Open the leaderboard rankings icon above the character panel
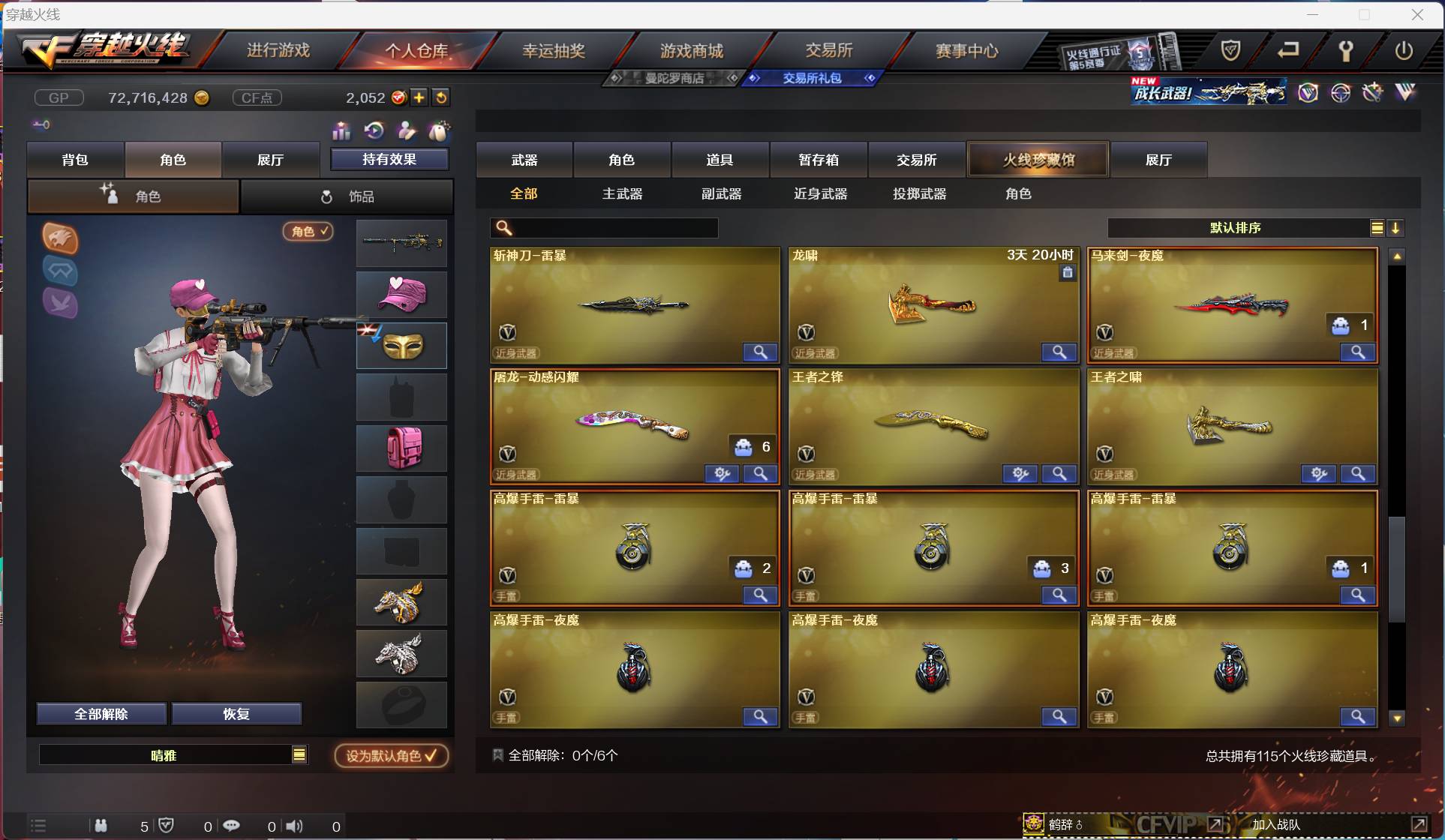The height and width of the screenshot is (840, 1445). (341, 131)
